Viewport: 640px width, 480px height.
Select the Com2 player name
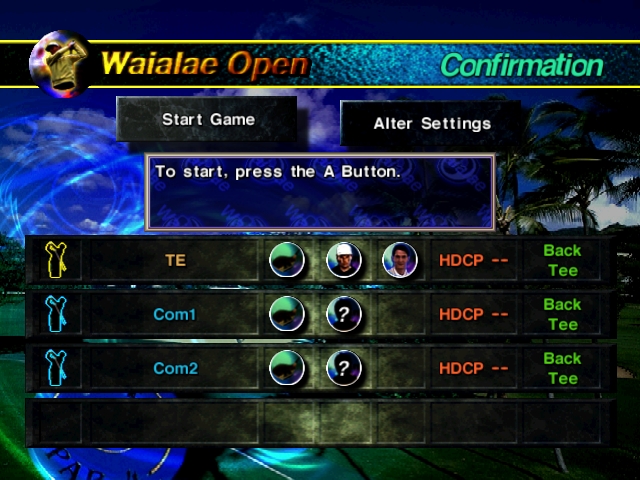175,369
